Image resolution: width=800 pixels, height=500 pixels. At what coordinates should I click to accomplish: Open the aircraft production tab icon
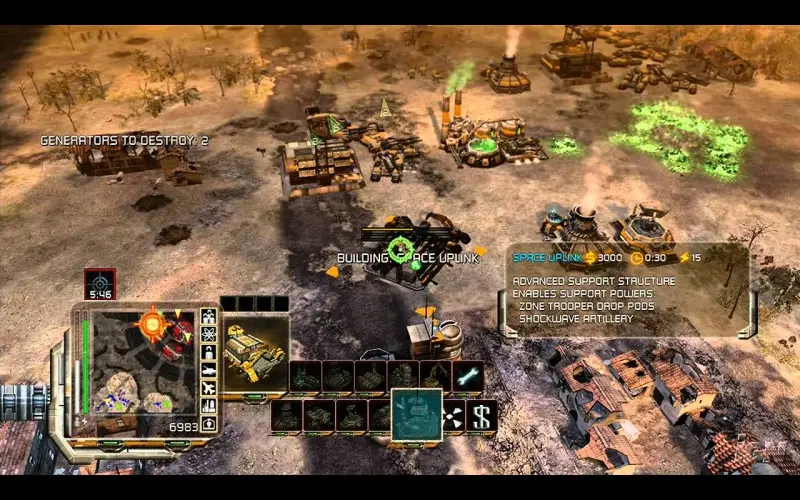coord(209,389)
